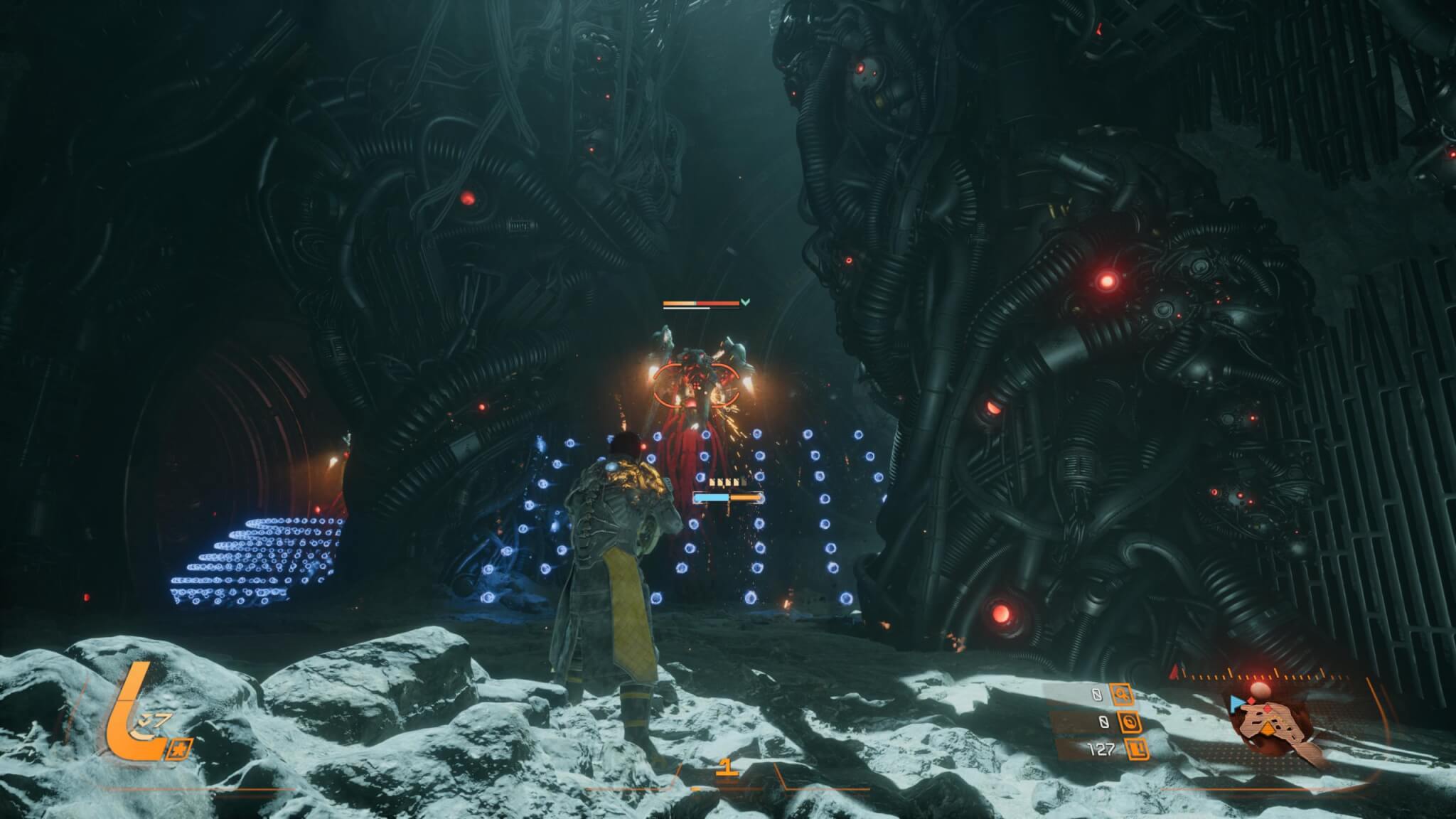Select the round ring resource icon
The width and height of the screenshot is (1456, 819).
(x=1130, y=722)
